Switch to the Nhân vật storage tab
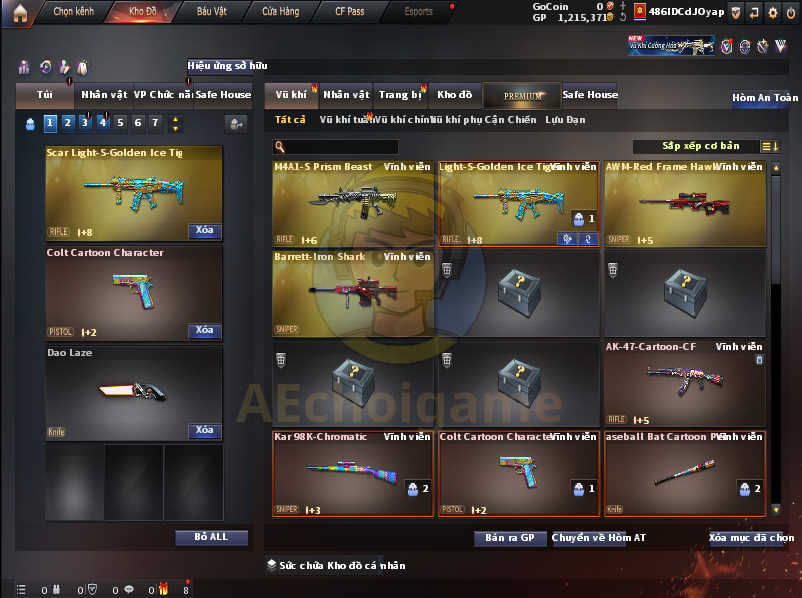The image size is (802, 598). click(x=347, y=95)
